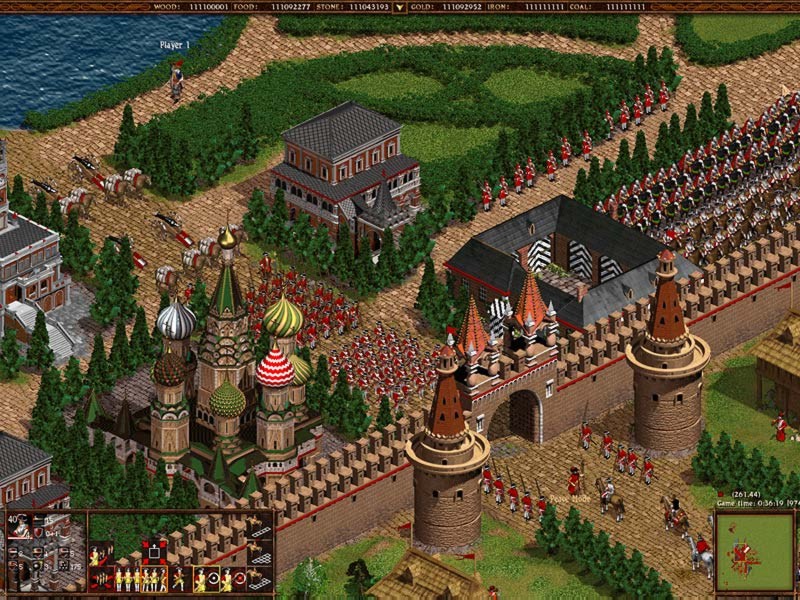This screenshot has height=600, width=800.
Task: Open the dropdown arrow in the resource bar
Action: 399,7
